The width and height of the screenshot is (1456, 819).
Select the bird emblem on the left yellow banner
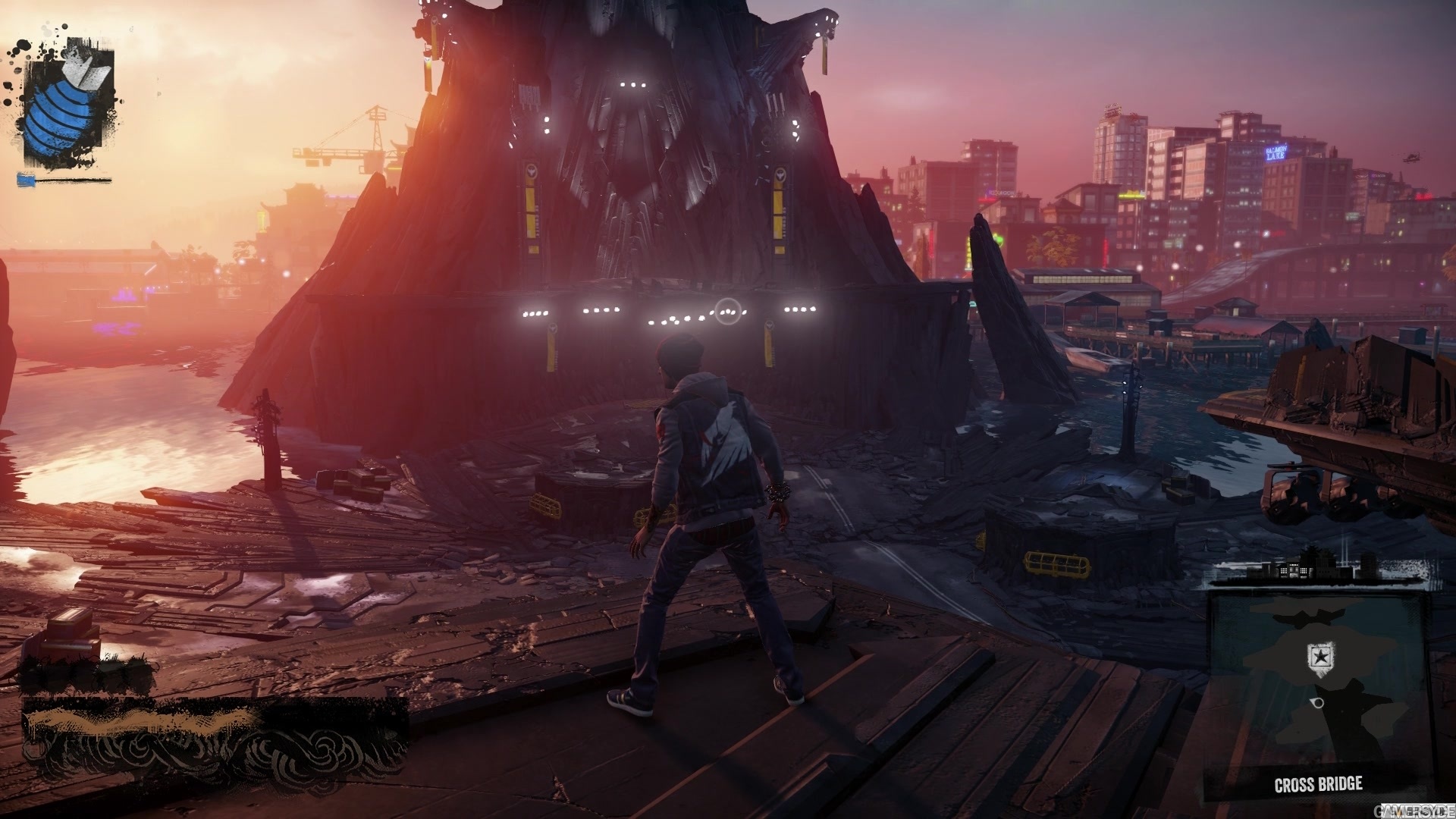[x=533, y=172]
